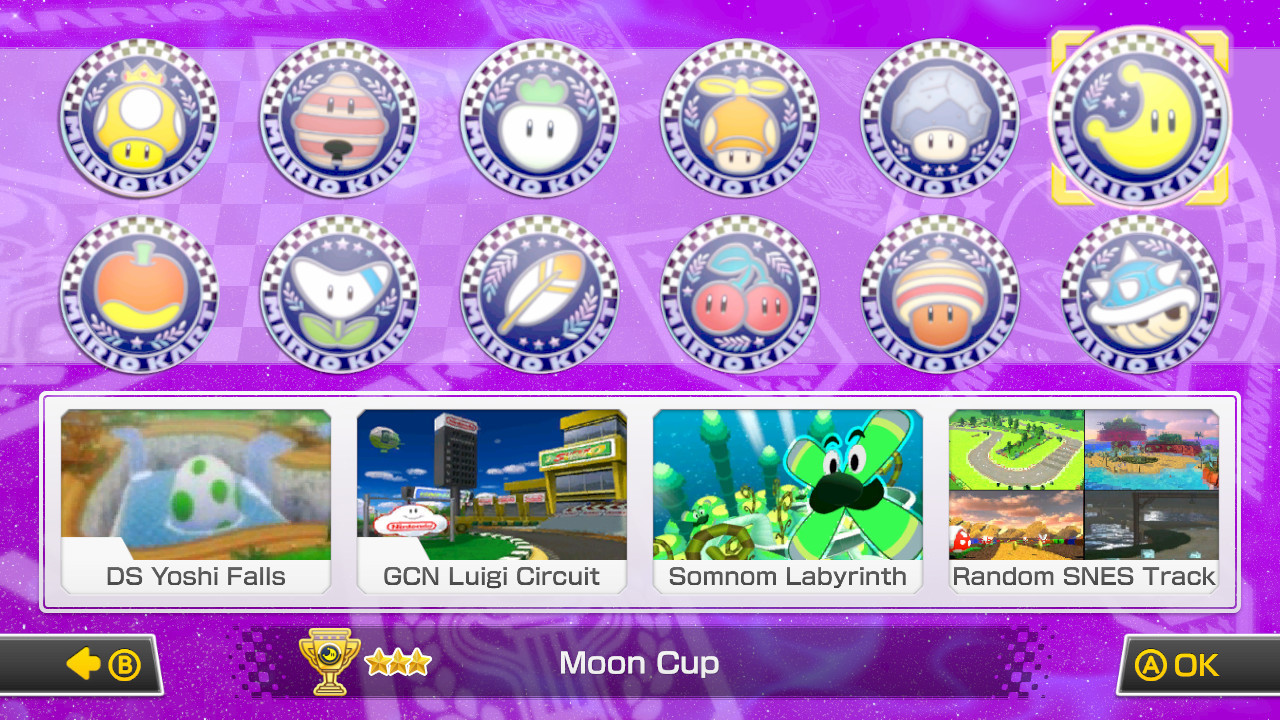This screenshot has width=1280, height=720.
Task: Select the striped mushroom cup emblem
Action: point(939,294)
